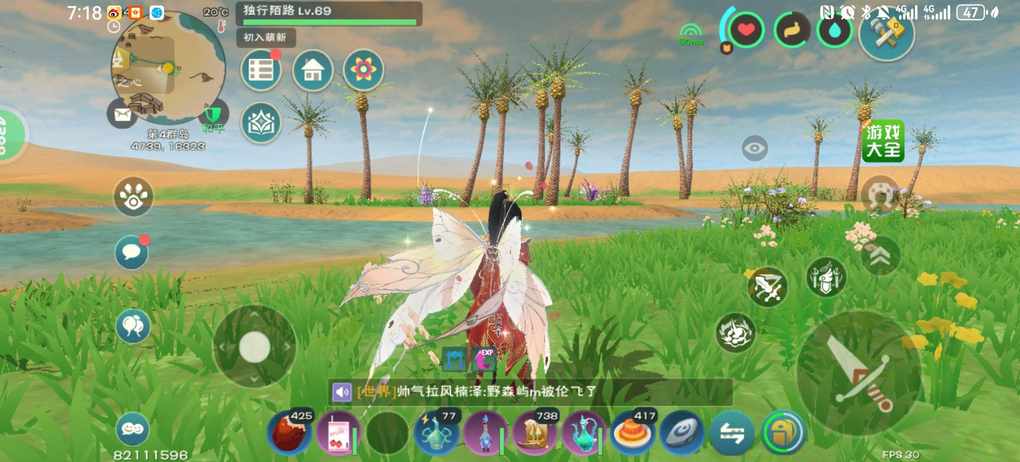The width and height of the screenshot is (1020, 462).
Task: Open the colorful flower icon
Action: (363, 70)
